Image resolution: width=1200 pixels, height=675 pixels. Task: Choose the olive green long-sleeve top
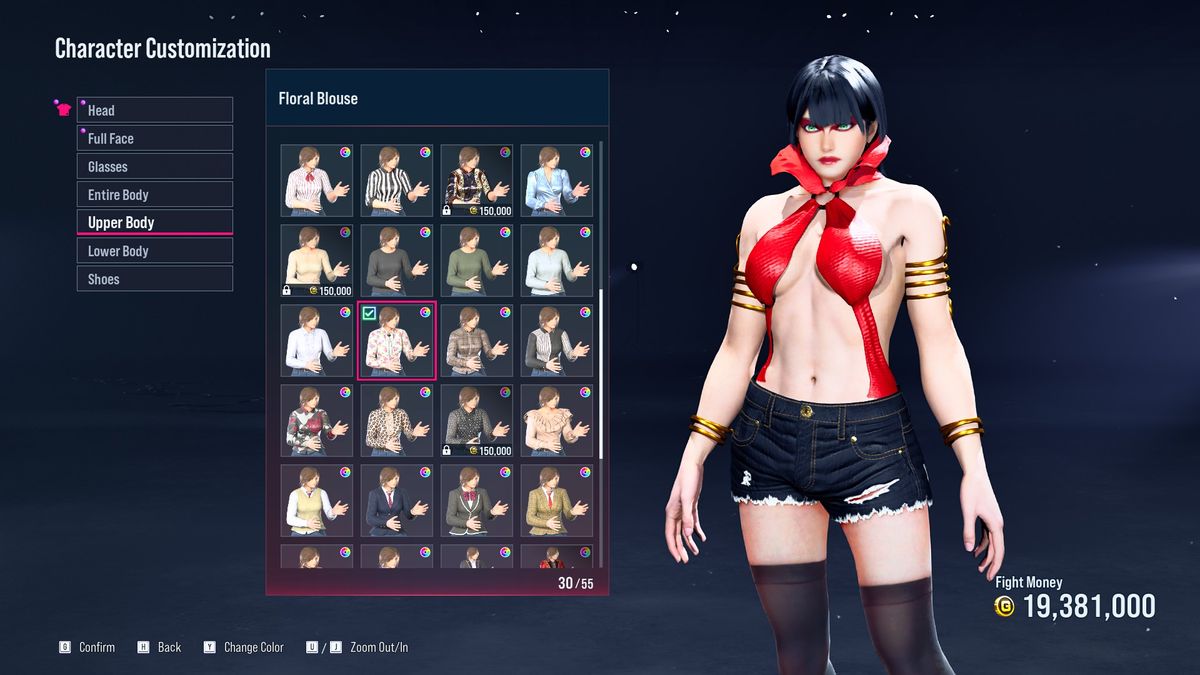coord(477,261)
